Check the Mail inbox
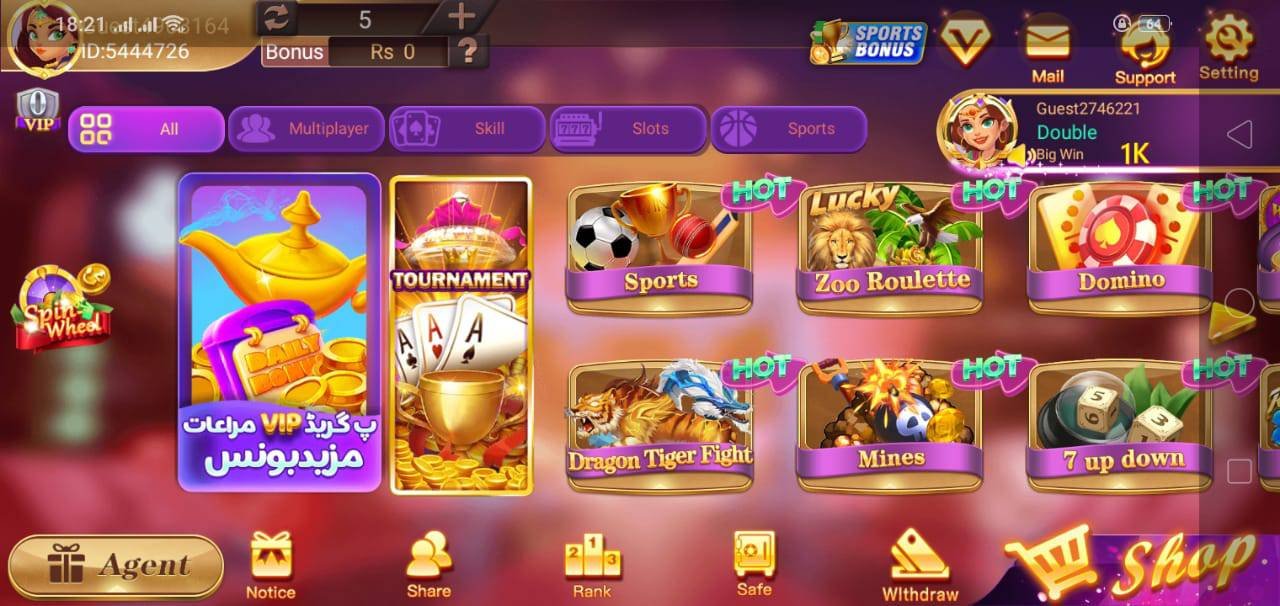Image resolution: width=1280 pixels, height=606 pixels. (x=1047, y=50)
